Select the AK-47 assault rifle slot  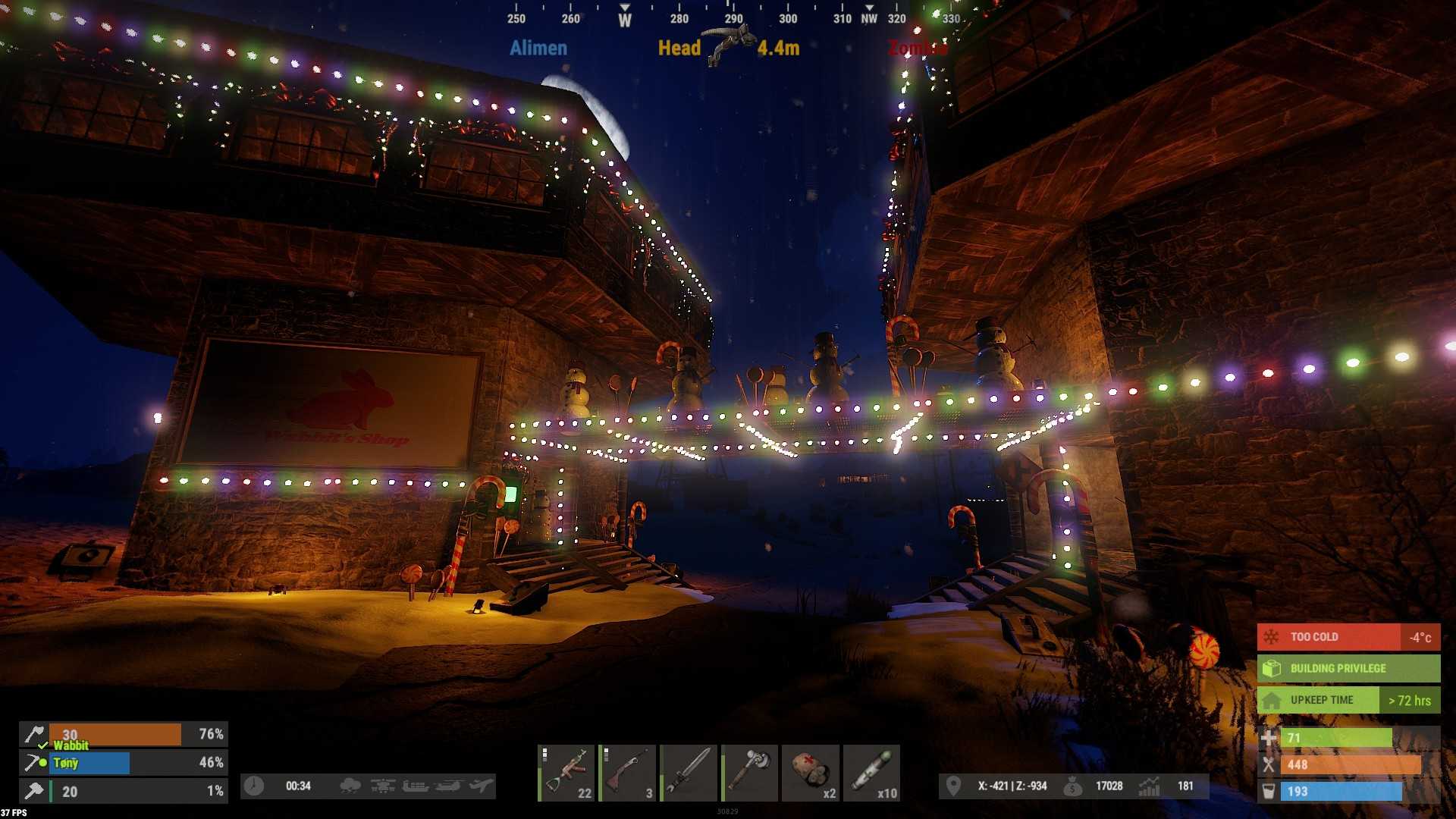pos(566,773)
